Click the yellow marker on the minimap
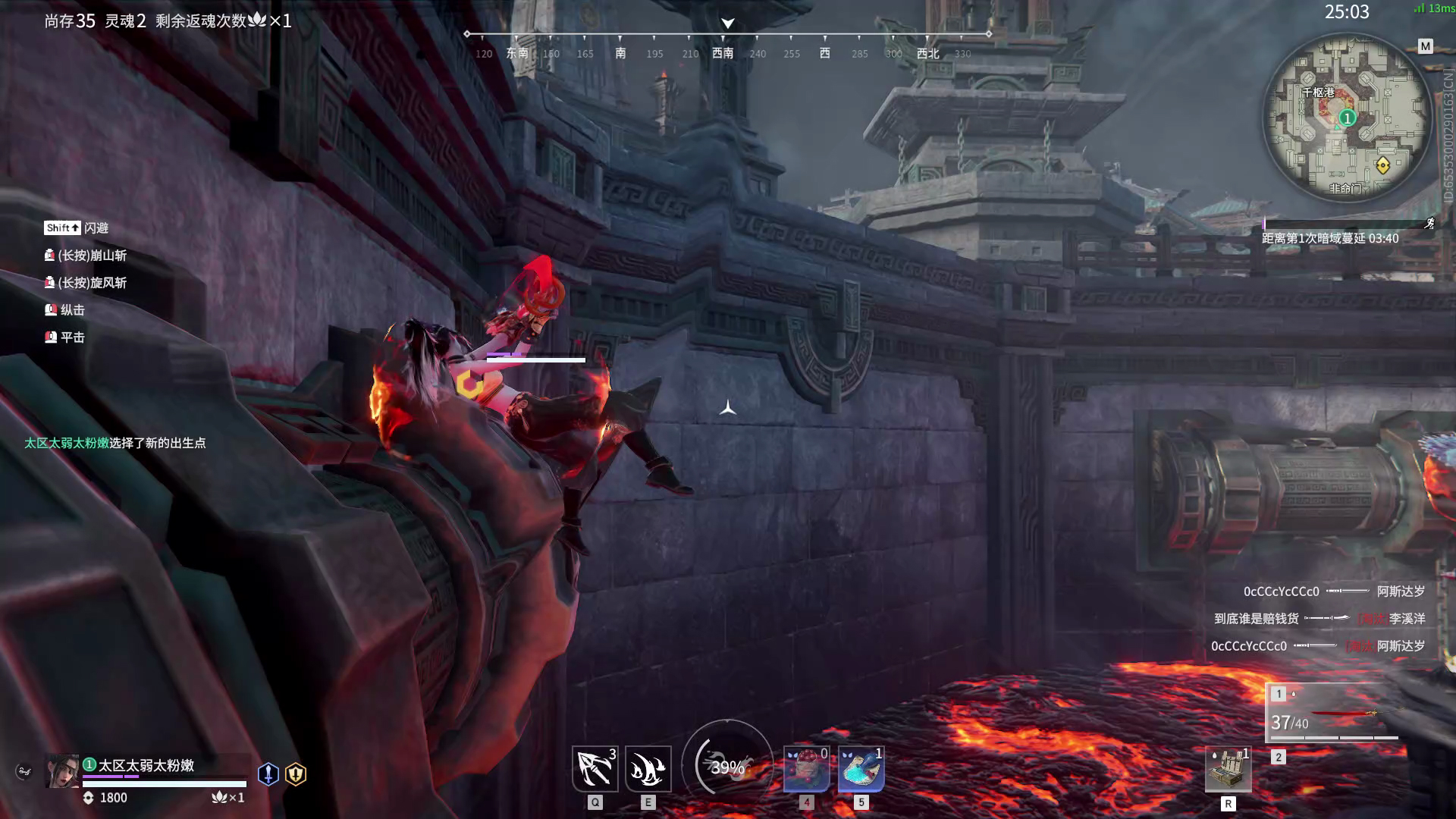 click(1382, 165)
